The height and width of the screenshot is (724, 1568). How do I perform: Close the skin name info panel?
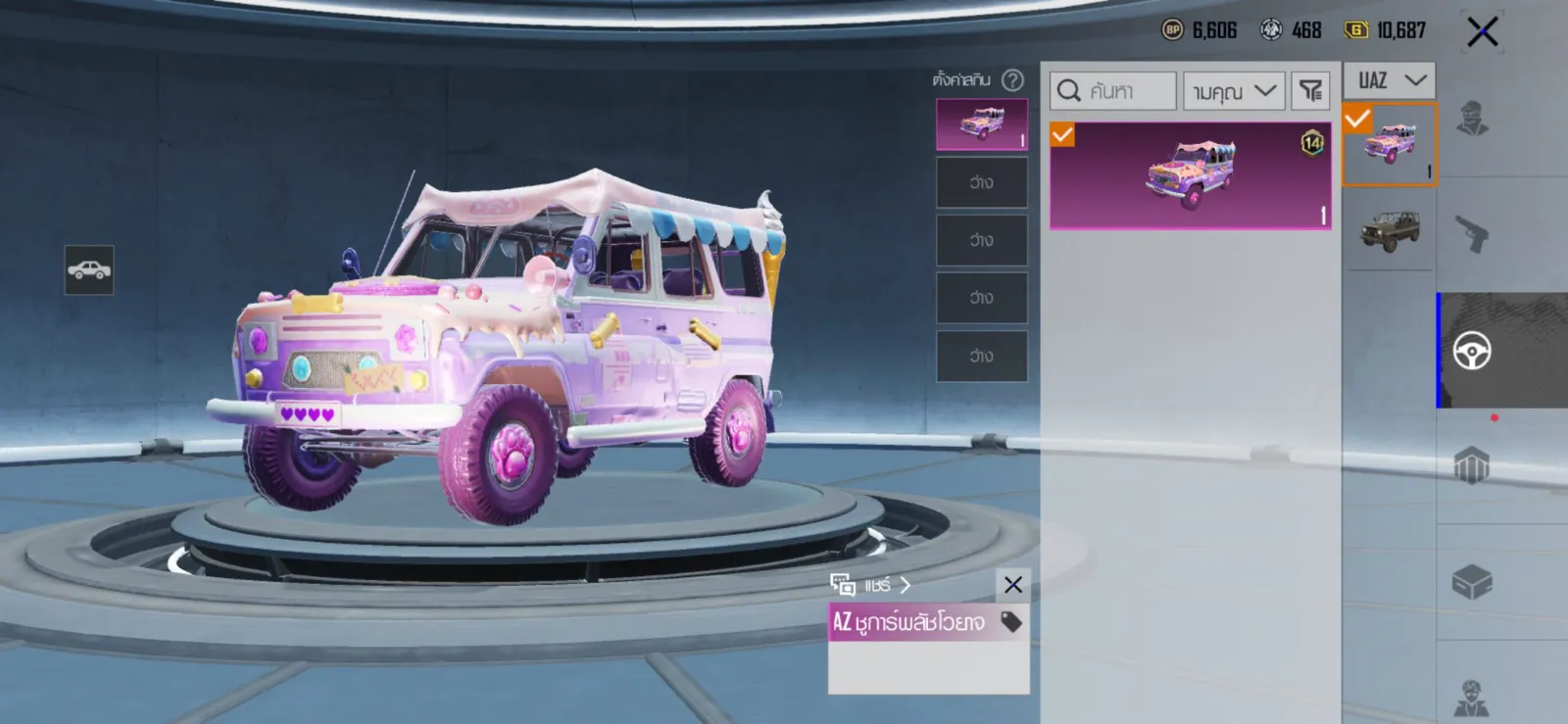point(1013,585)
